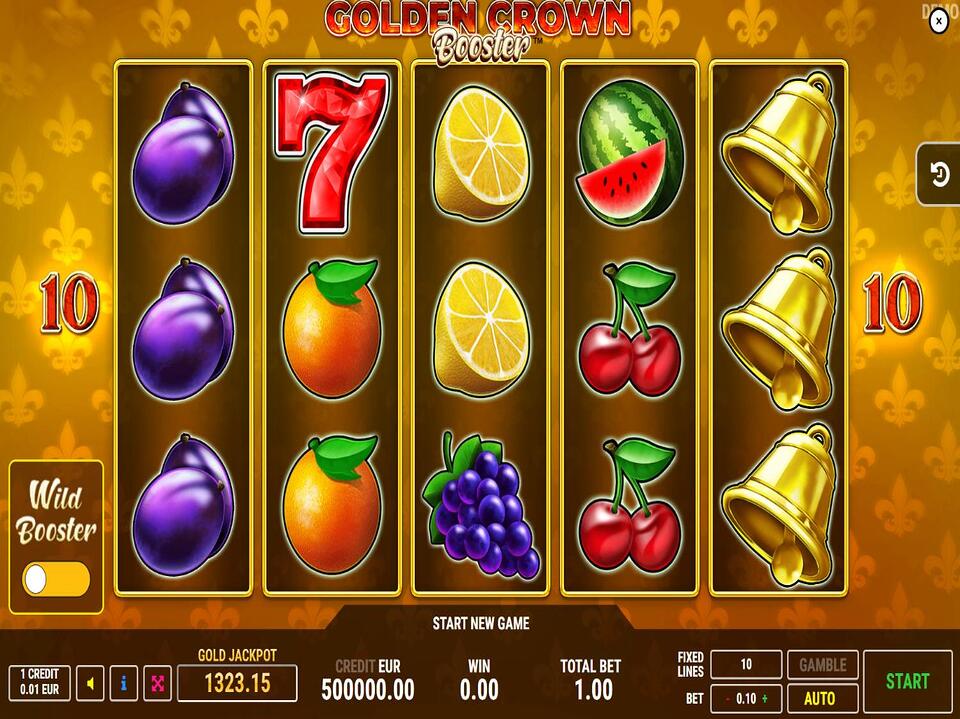Toggle fullscreen with the pink arrows icon
Screen dimensions: 960x719
[x=157, y=684]
